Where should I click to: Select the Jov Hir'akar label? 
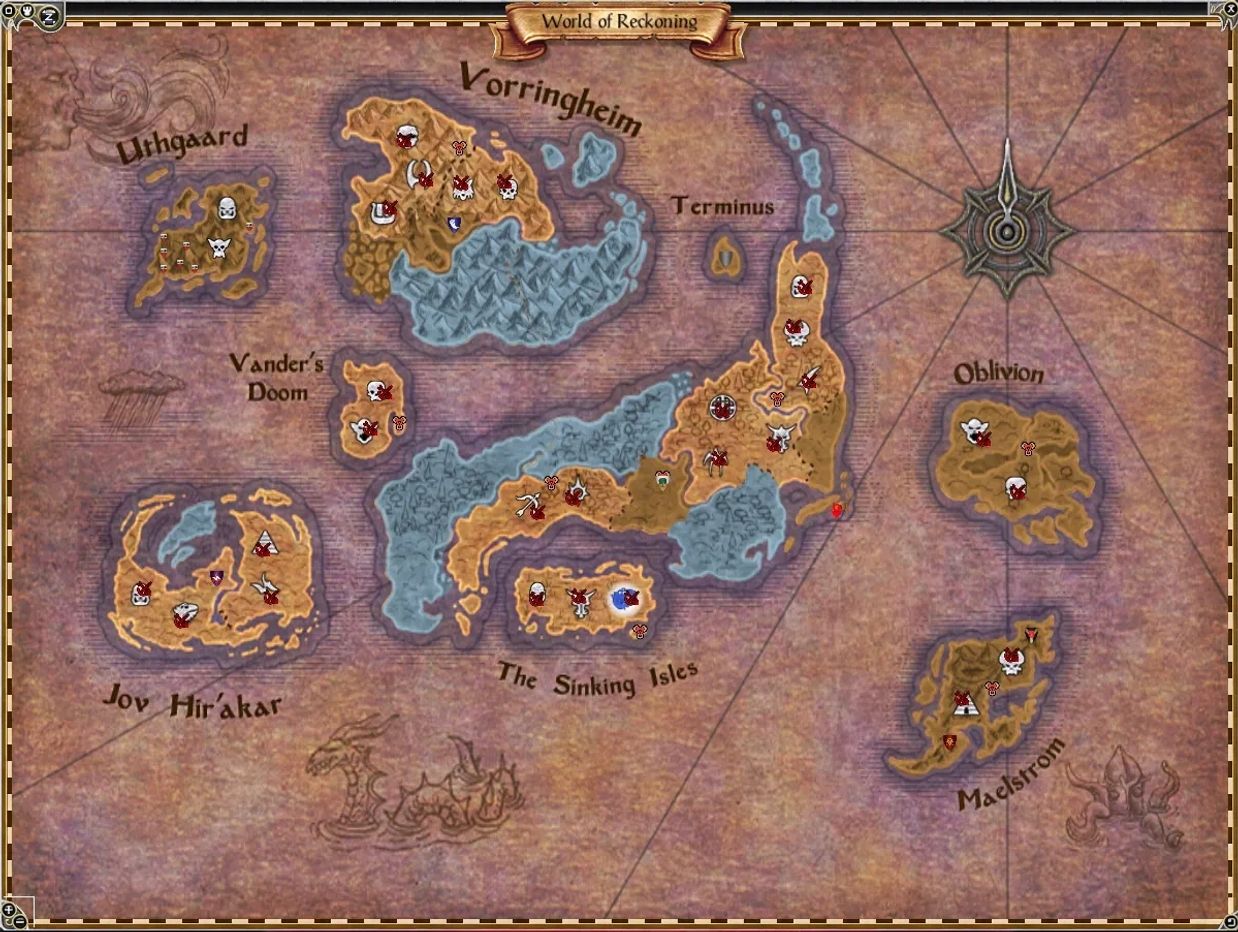point(192,705)
